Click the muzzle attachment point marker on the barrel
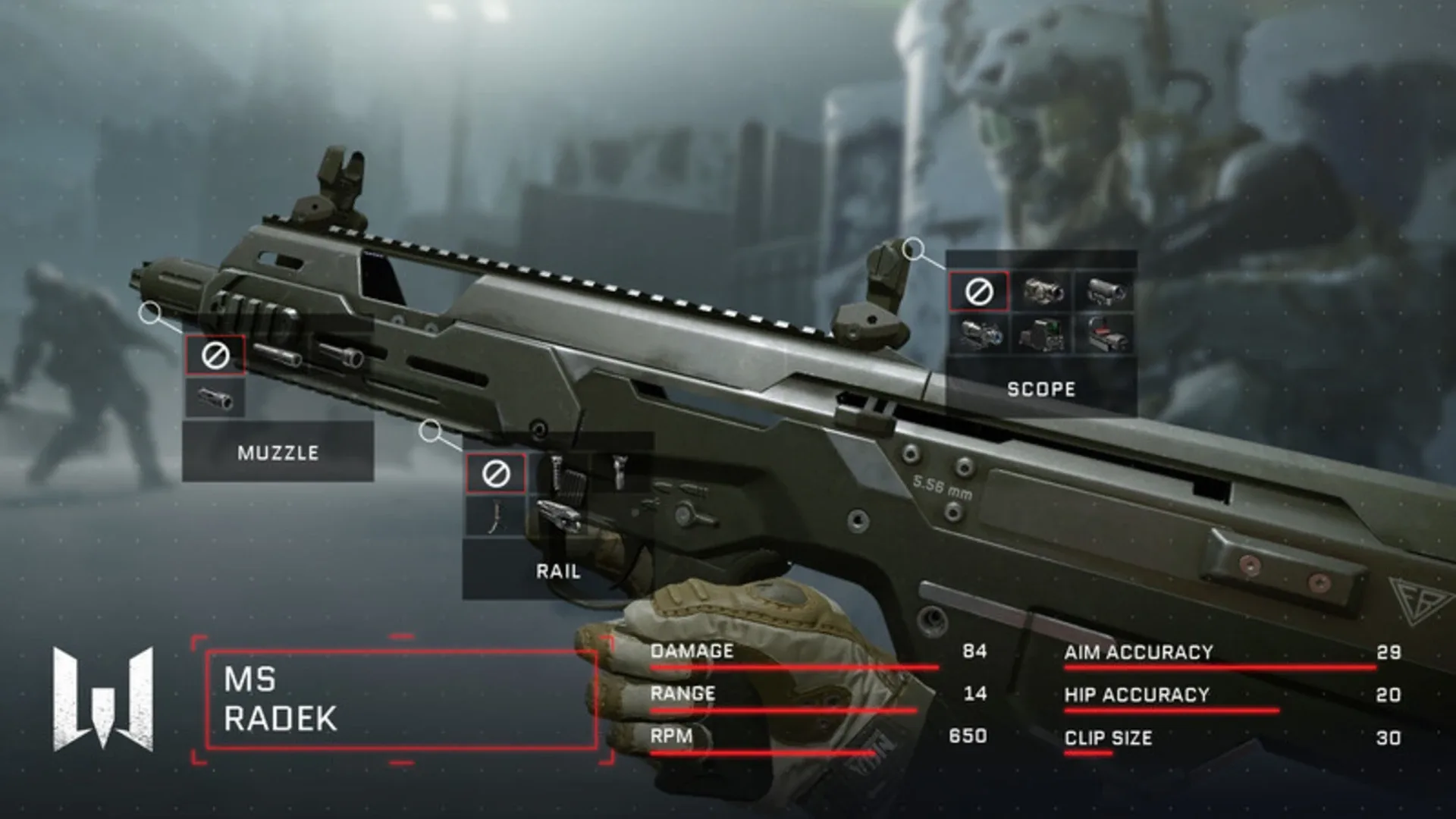This screenshot has height=819, width=1456. (150, 311)
